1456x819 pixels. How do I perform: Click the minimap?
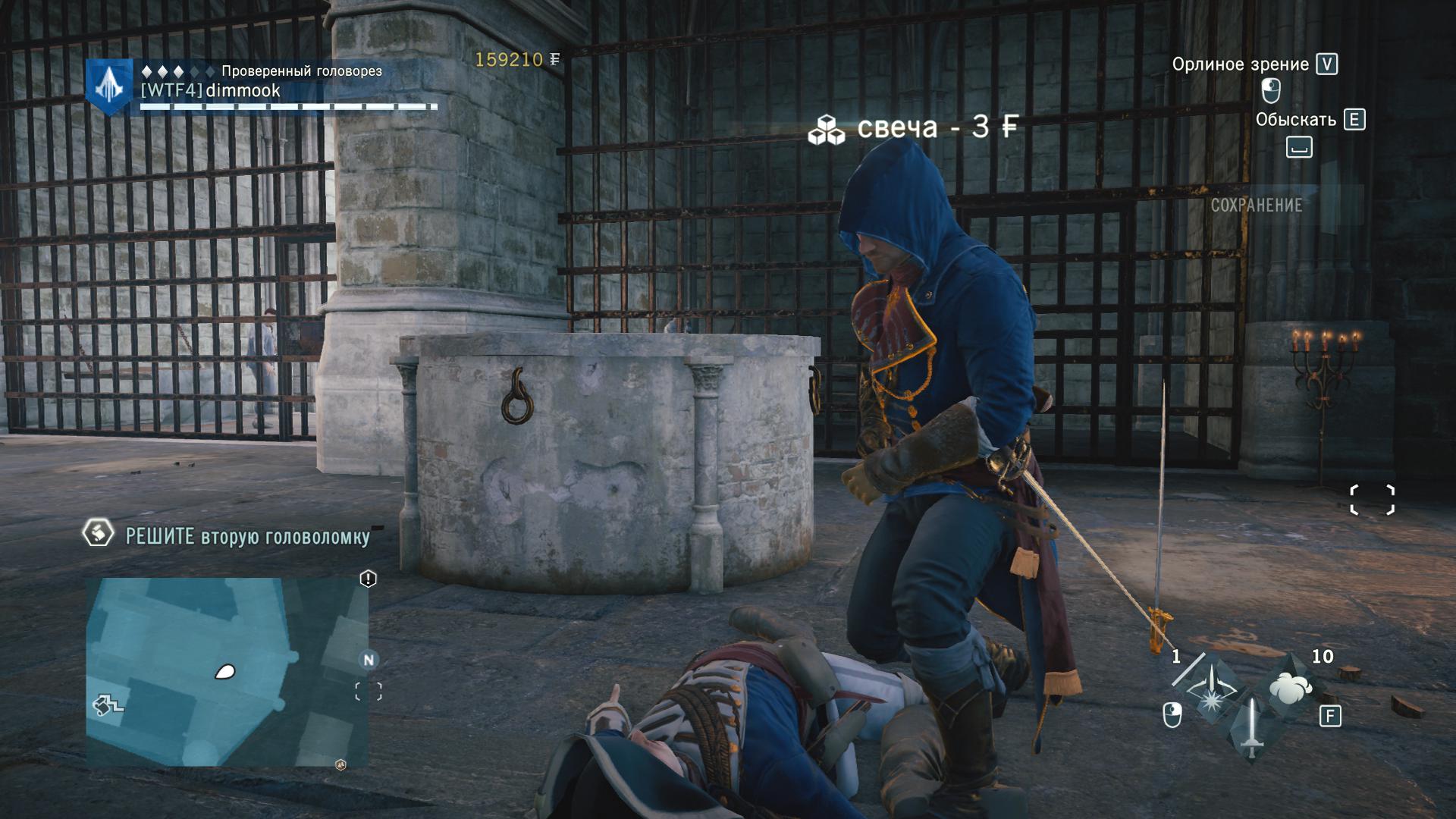tap(226, 672)
